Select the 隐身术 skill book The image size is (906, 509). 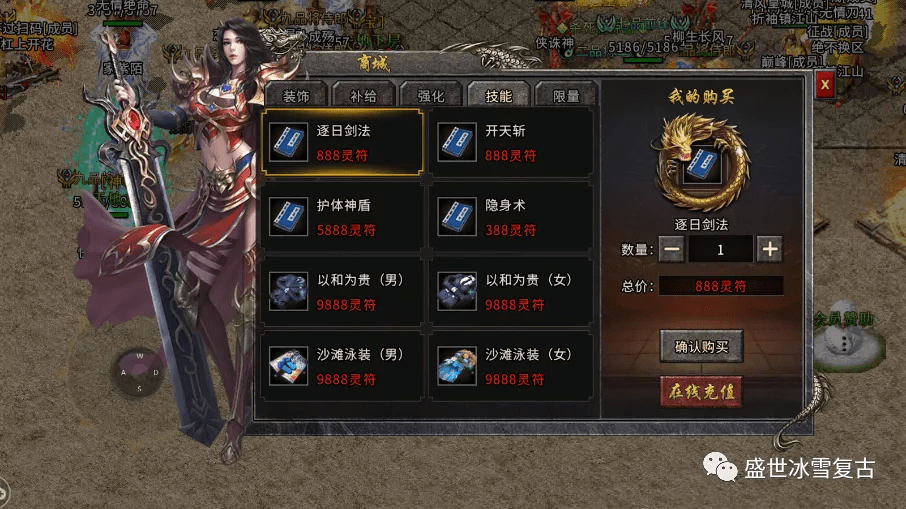pos(512,217)
